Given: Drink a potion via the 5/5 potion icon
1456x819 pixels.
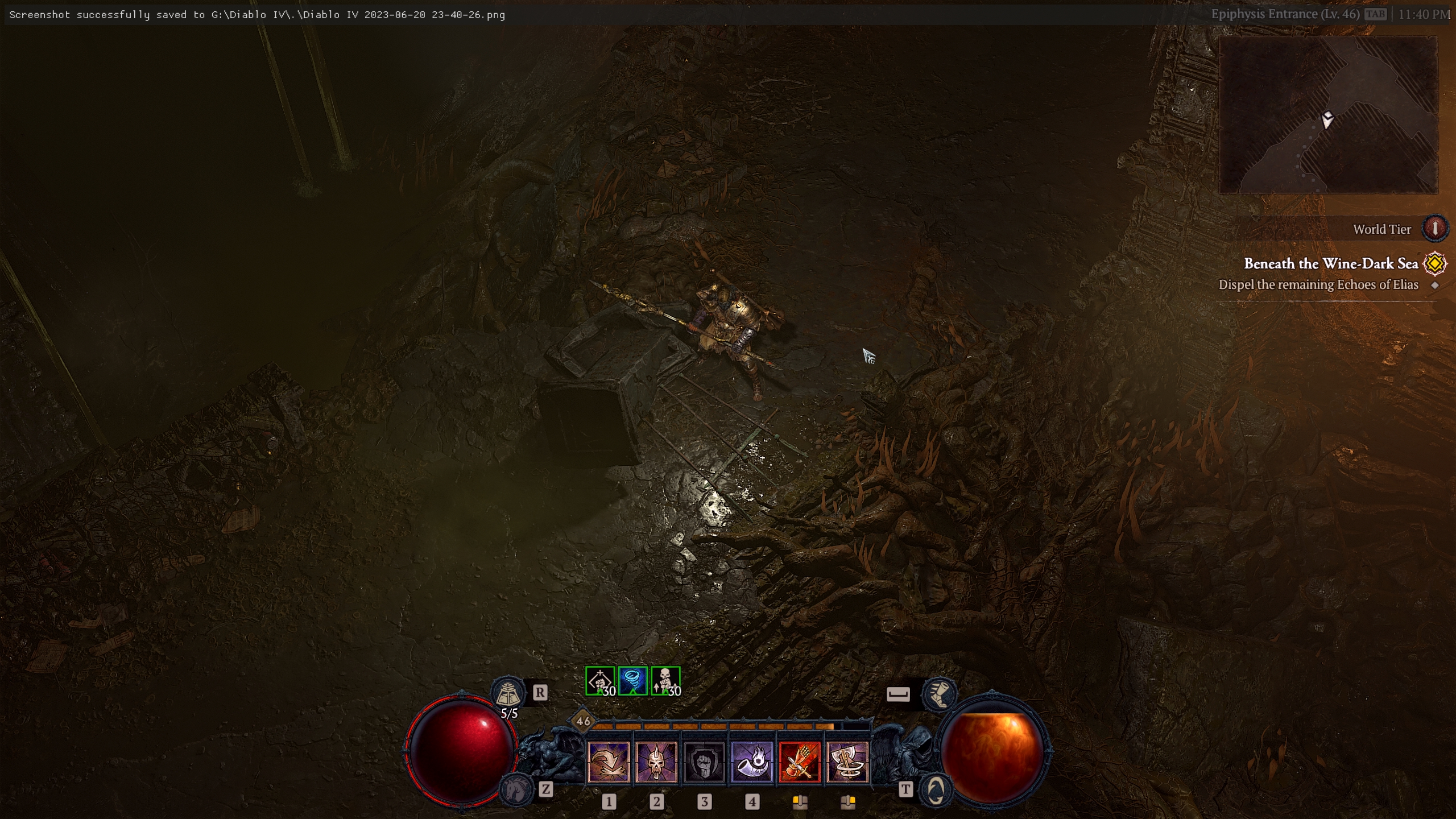Looking at the screenshot, I should pyautogui.click(x=510, y=693).
